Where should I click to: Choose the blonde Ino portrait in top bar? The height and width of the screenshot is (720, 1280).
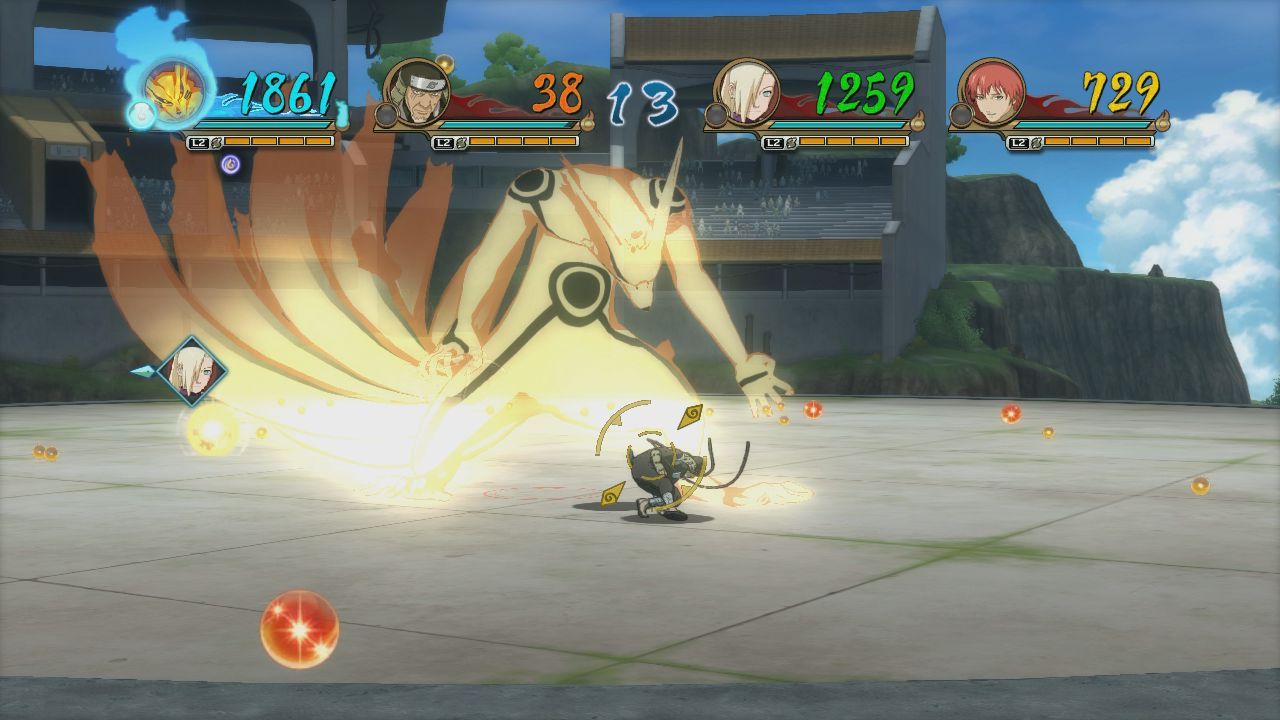tap(747, 92)
